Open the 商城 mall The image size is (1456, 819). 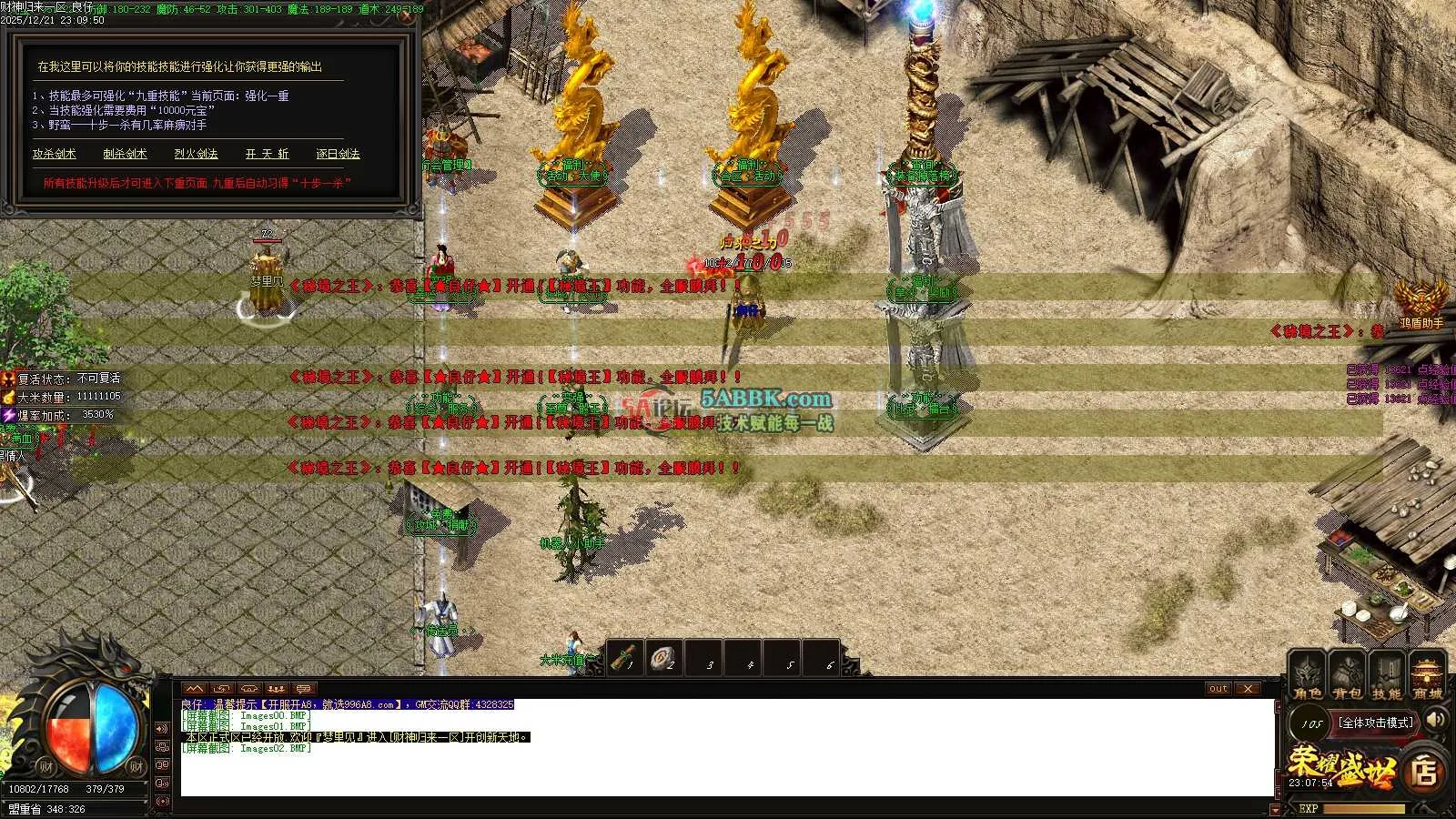coord(1428,677)
